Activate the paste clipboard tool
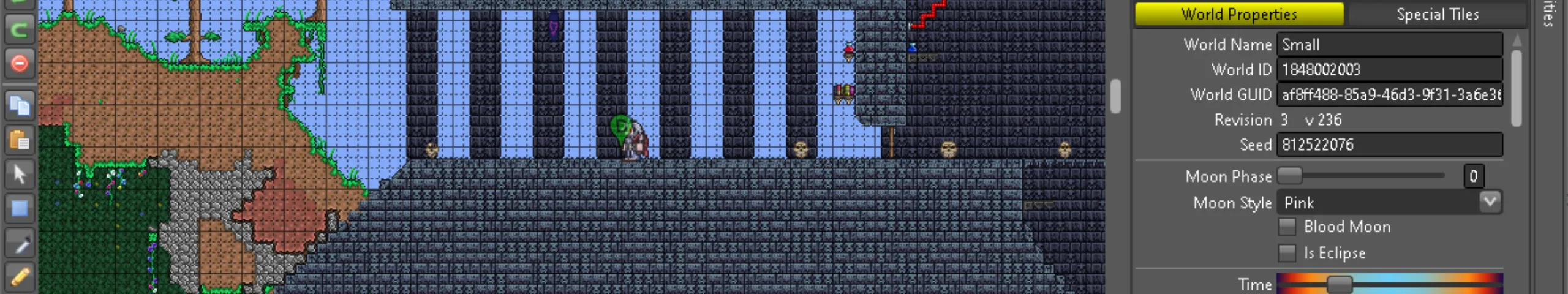 point(20,141)
